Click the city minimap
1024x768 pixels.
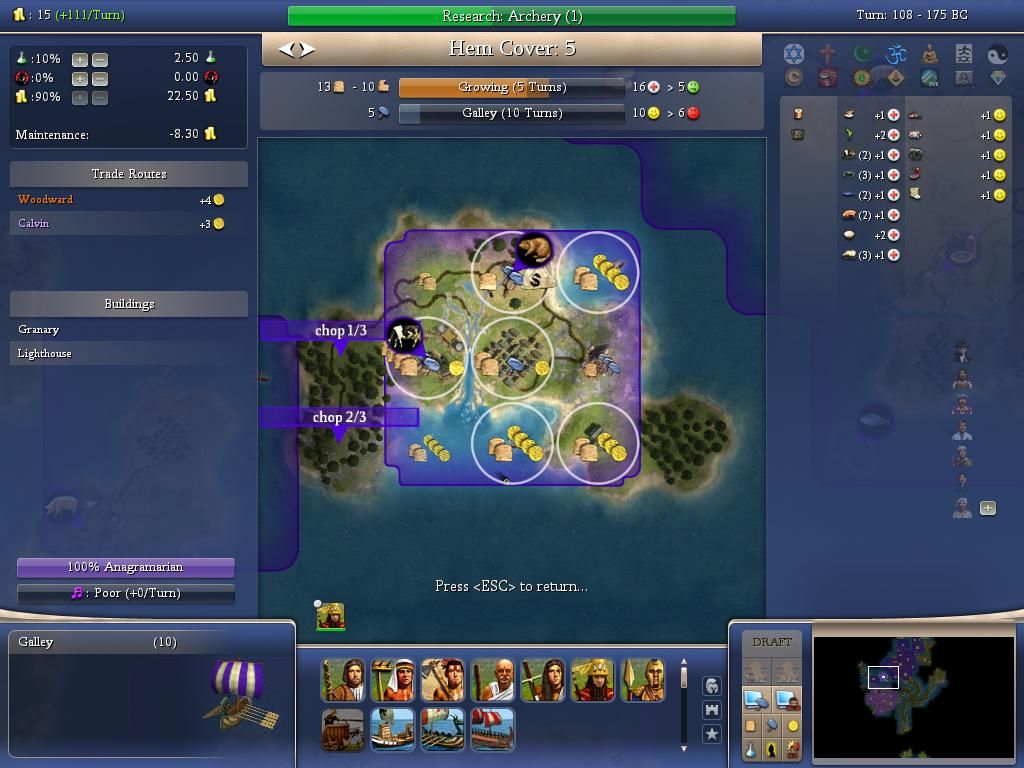[x=913, y=690]
